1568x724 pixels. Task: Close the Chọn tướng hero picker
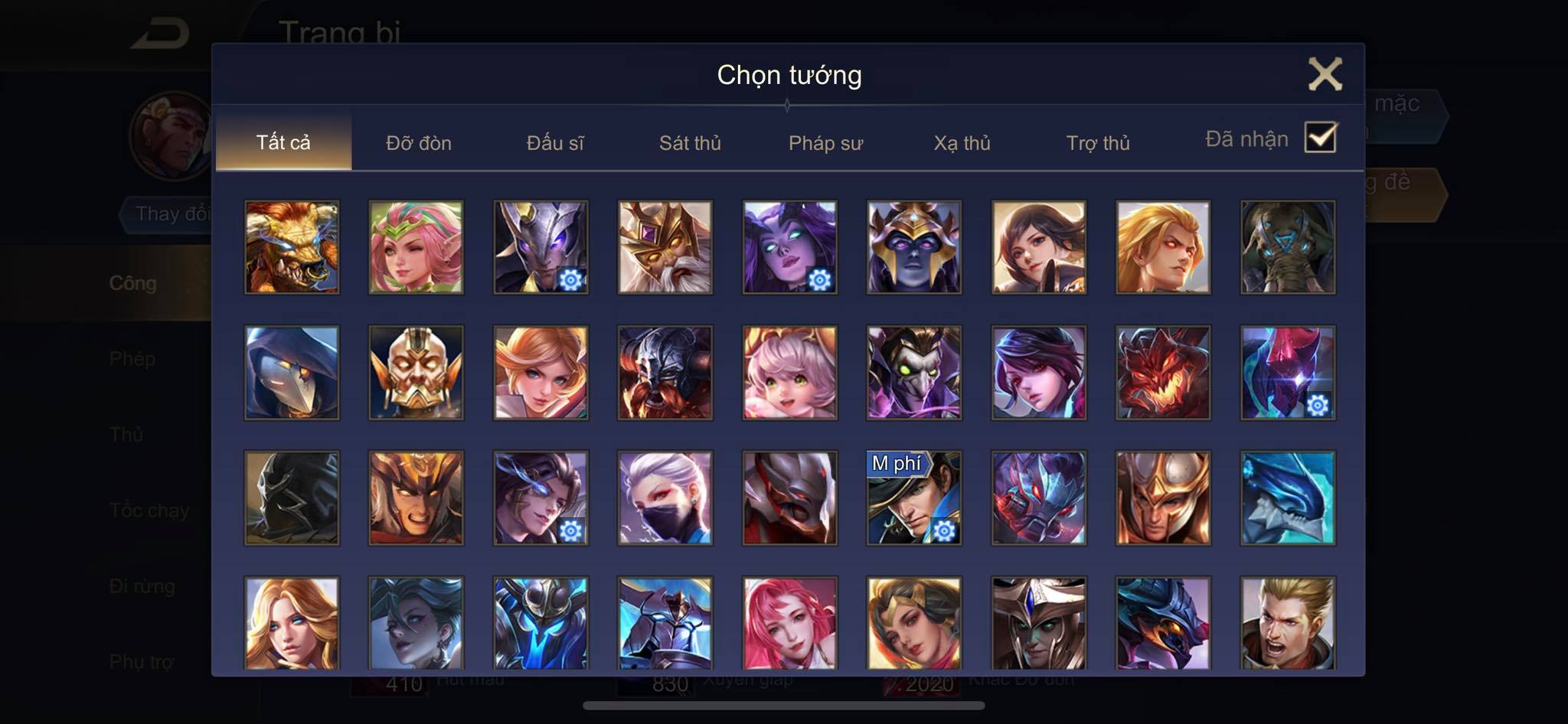click(x=1325, y=74)
